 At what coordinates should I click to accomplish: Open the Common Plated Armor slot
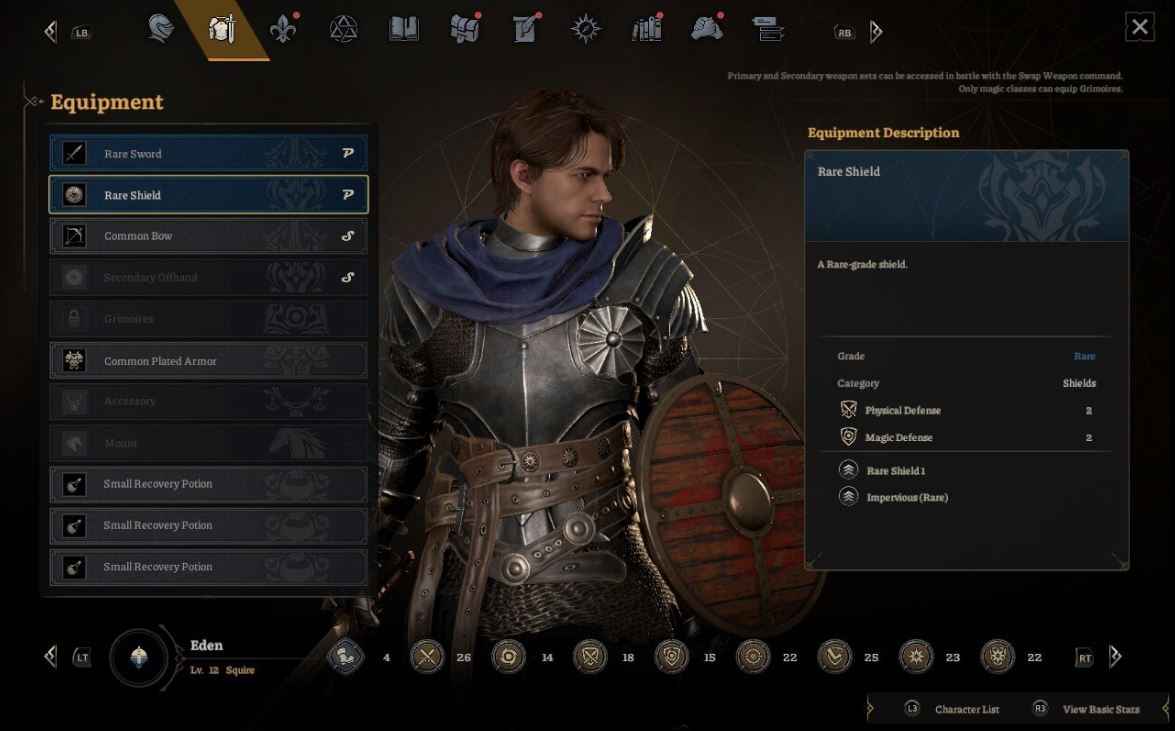point(208,361)
